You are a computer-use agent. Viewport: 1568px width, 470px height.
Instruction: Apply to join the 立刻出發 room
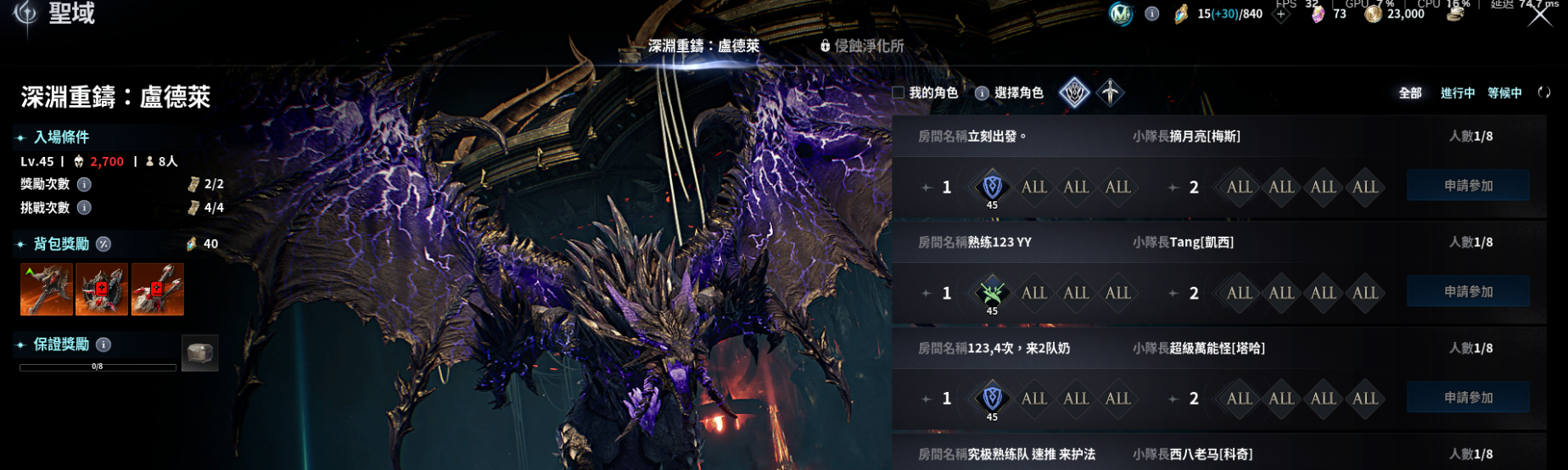pos(1468,186)
